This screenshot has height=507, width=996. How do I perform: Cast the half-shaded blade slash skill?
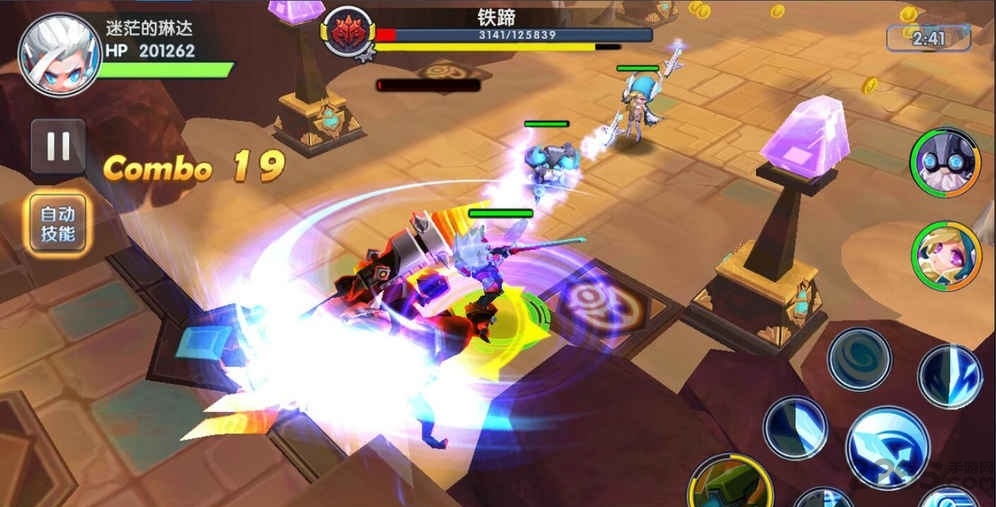pyautogui.click(x=795, y=427)
